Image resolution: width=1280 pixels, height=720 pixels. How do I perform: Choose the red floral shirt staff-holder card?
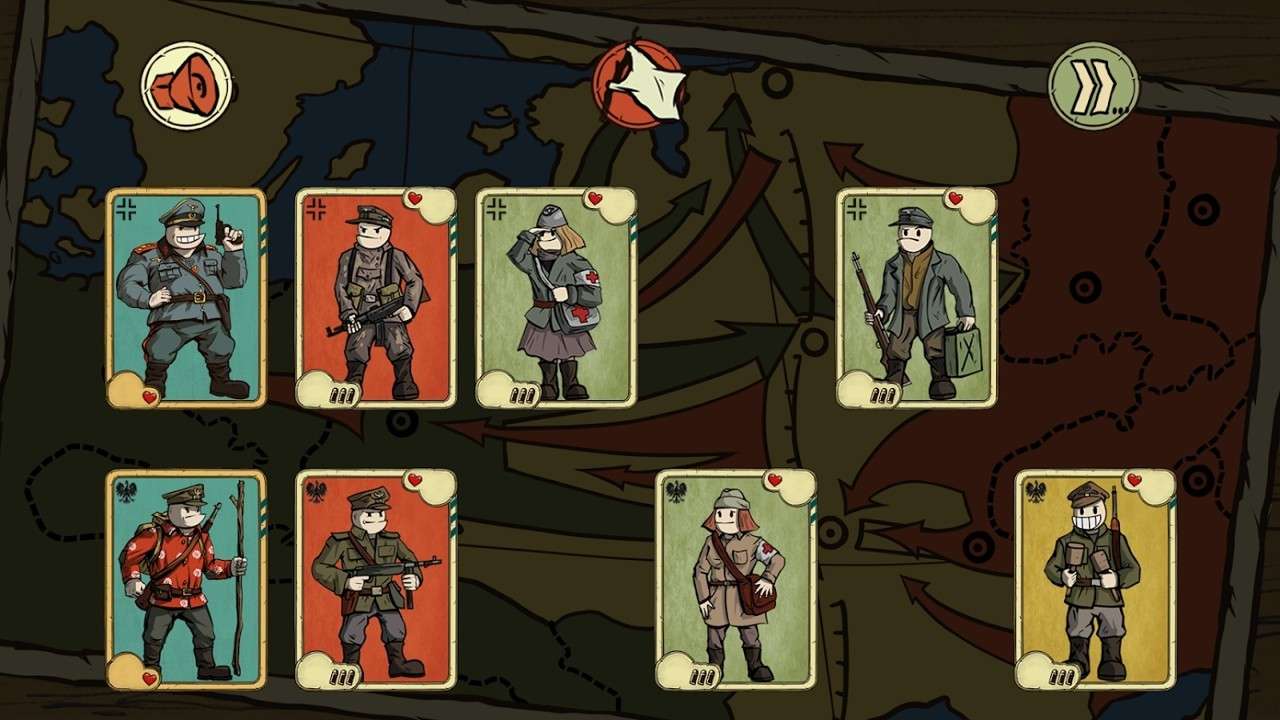click(x=186, y=580)
